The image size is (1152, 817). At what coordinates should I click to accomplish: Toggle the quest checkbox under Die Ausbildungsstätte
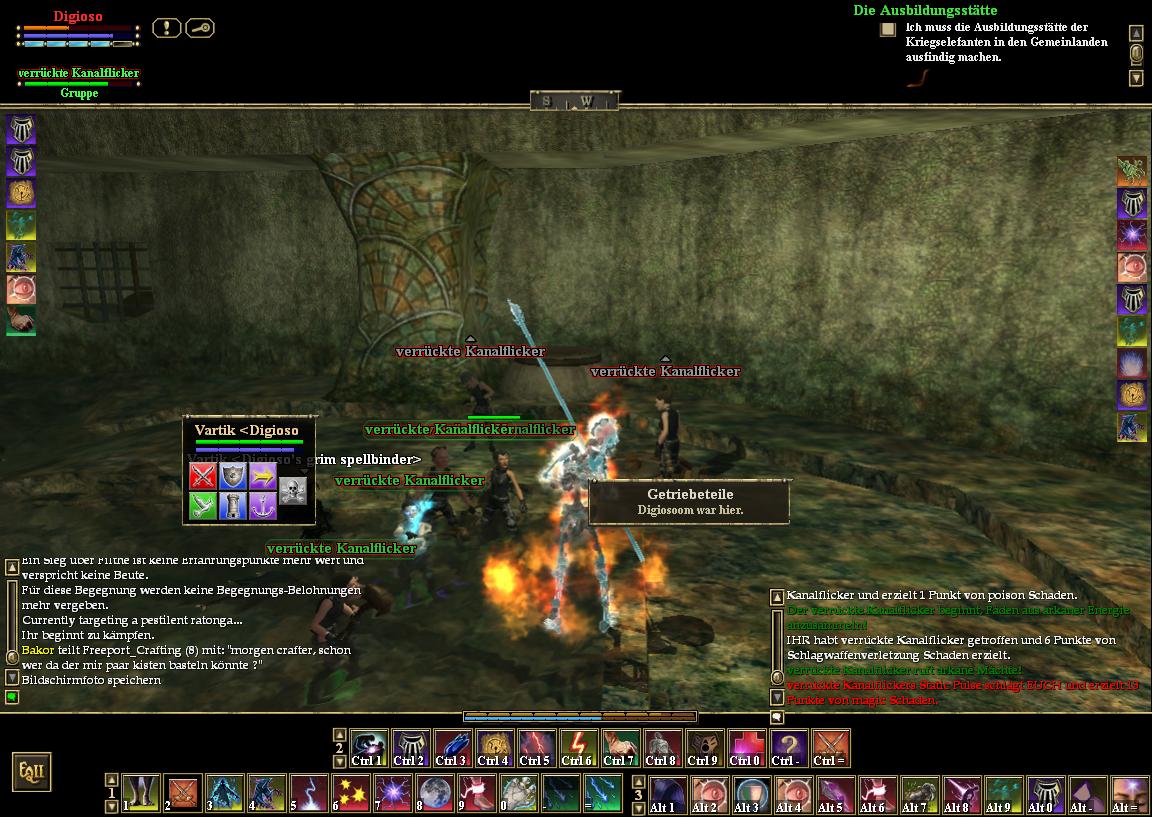click(887, 30)
